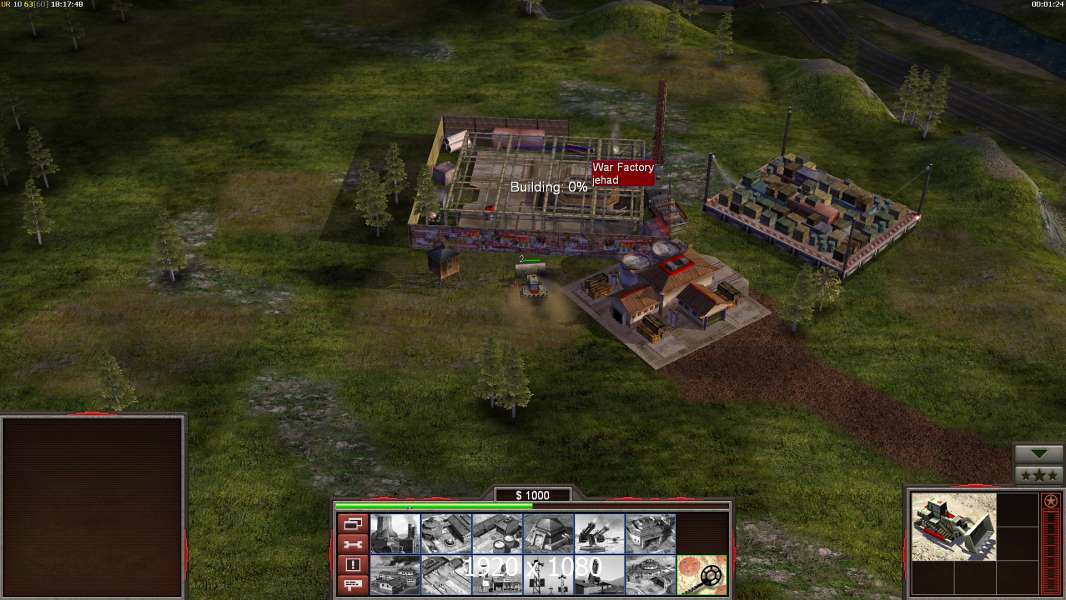Activate the mine-clearing detector command

tap(702, 575)
